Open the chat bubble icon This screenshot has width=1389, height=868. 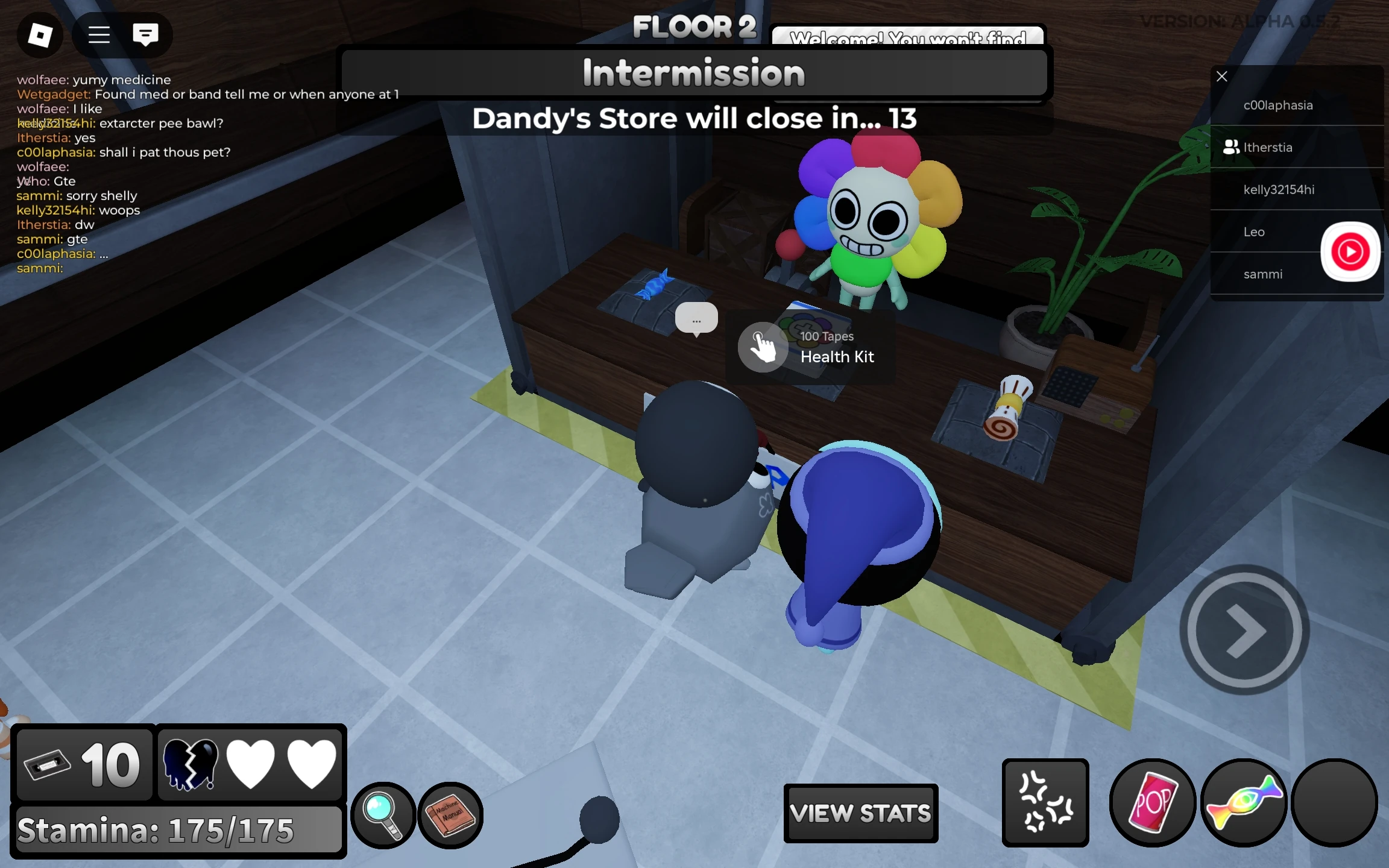click(x=145, y=35)
